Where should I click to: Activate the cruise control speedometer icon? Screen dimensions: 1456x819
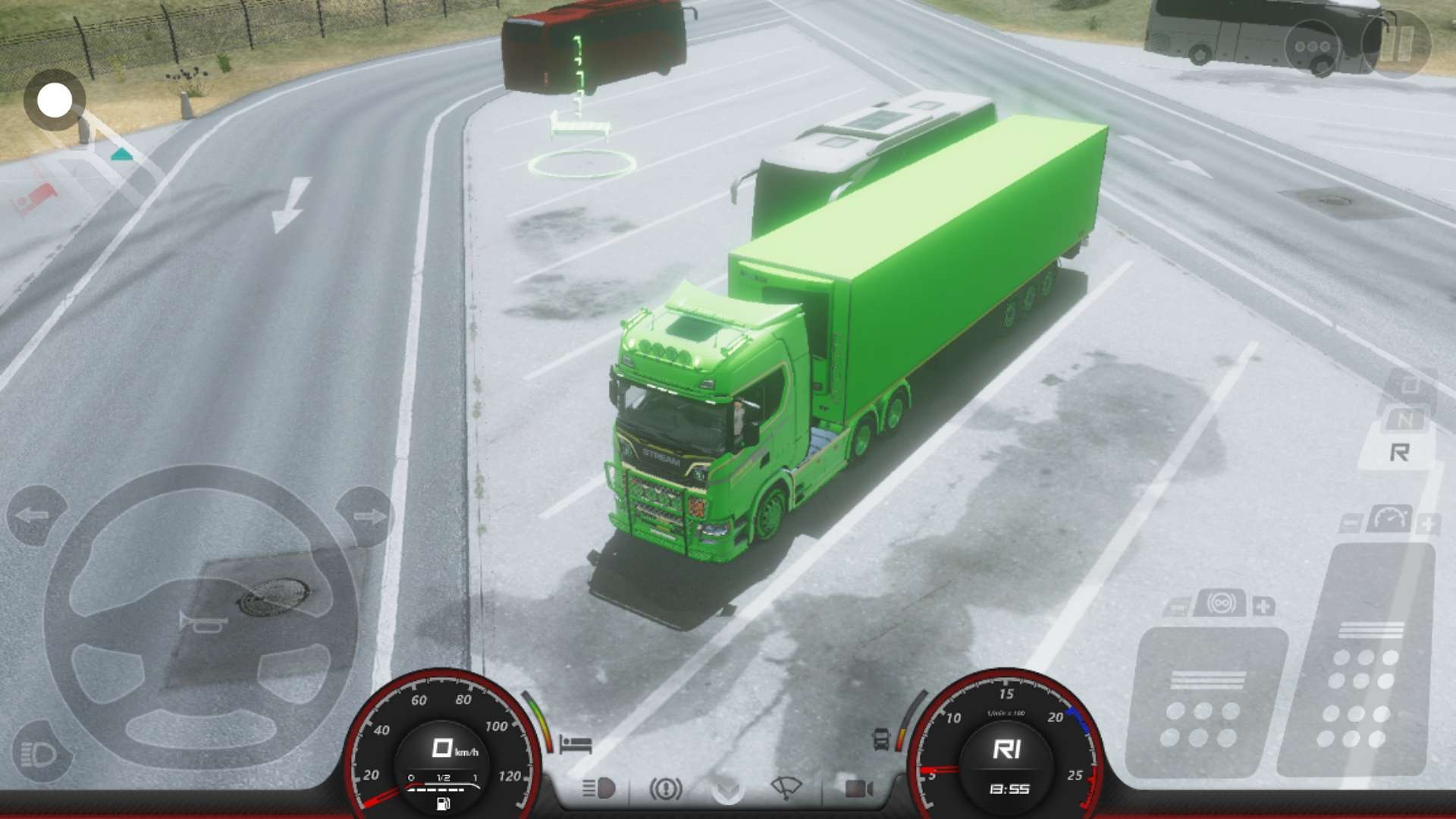[1389, 519]
